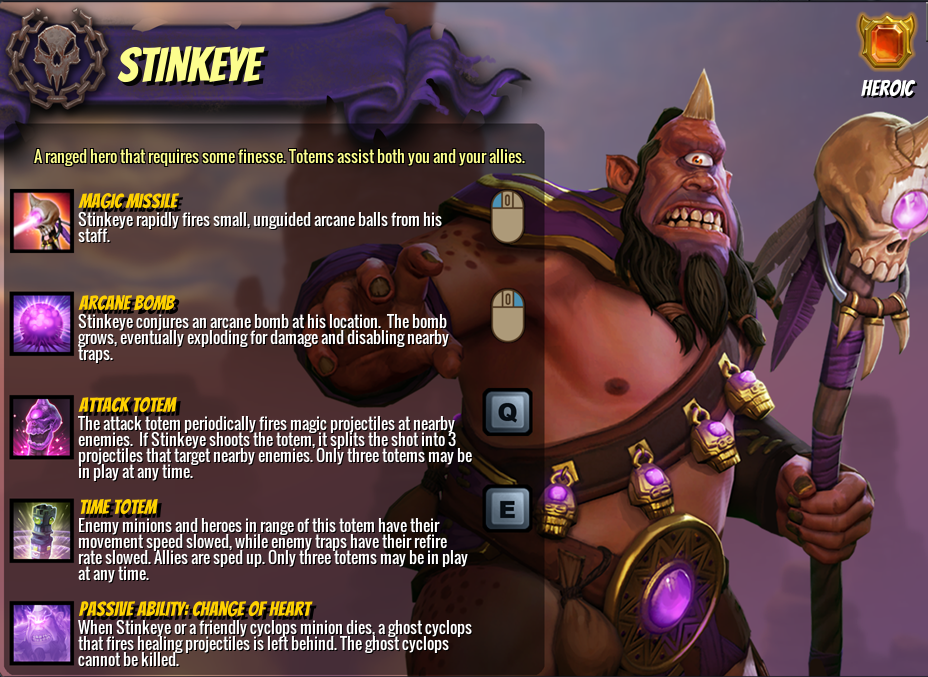The width and height of the screenshot is (928, 677).
Task: Choose the Arcane Bomb ability icon
Action: [42, 324]
